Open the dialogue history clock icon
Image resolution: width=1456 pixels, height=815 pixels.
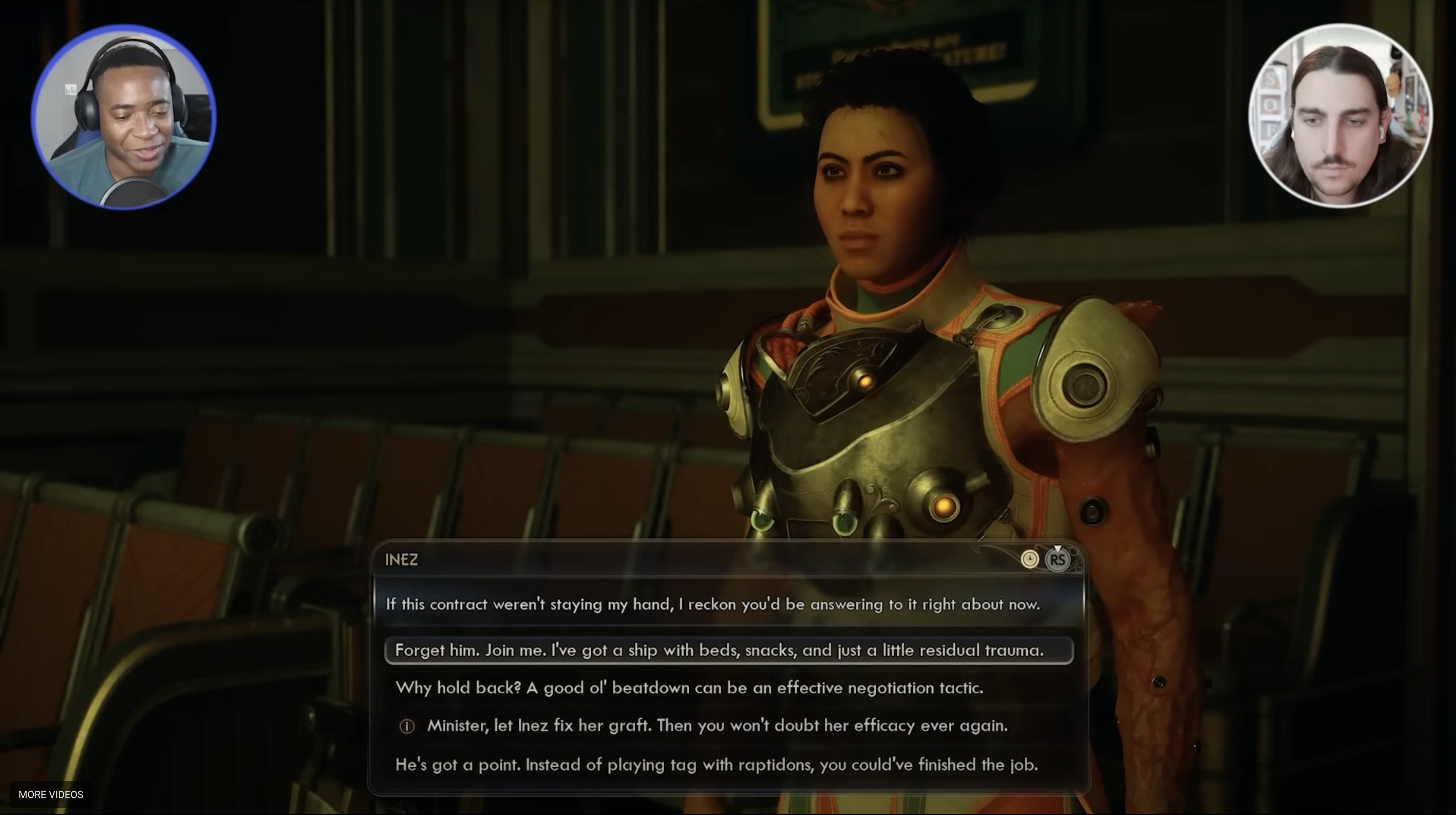1029,560
